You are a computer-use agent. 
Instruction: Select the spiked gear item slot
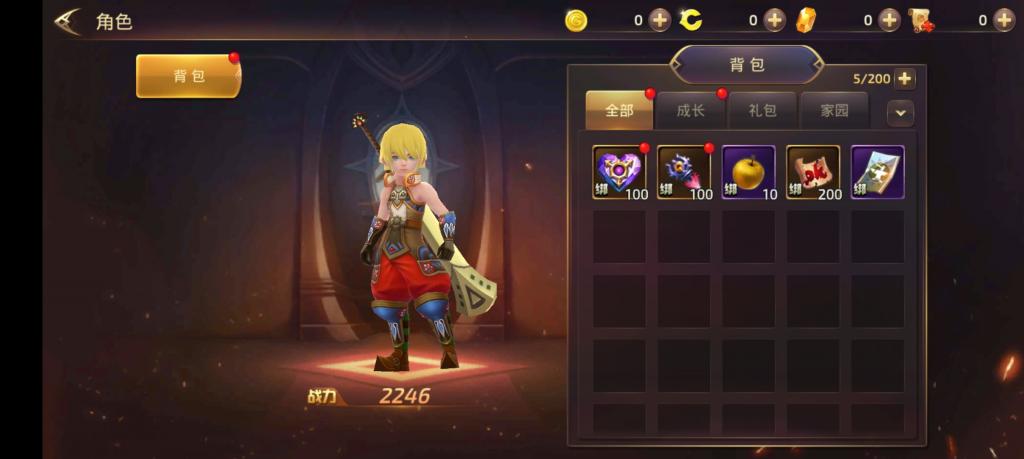[684, 172]
